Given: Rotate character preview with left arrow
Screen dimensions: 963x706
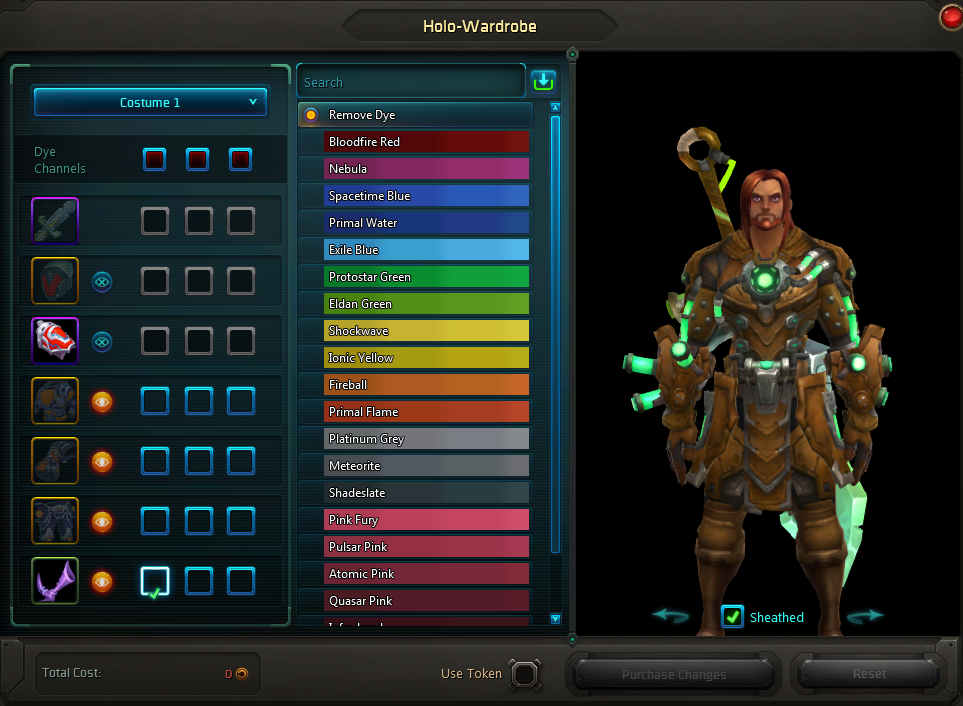Looking at the screenshot, I should [x=670, y=616].
